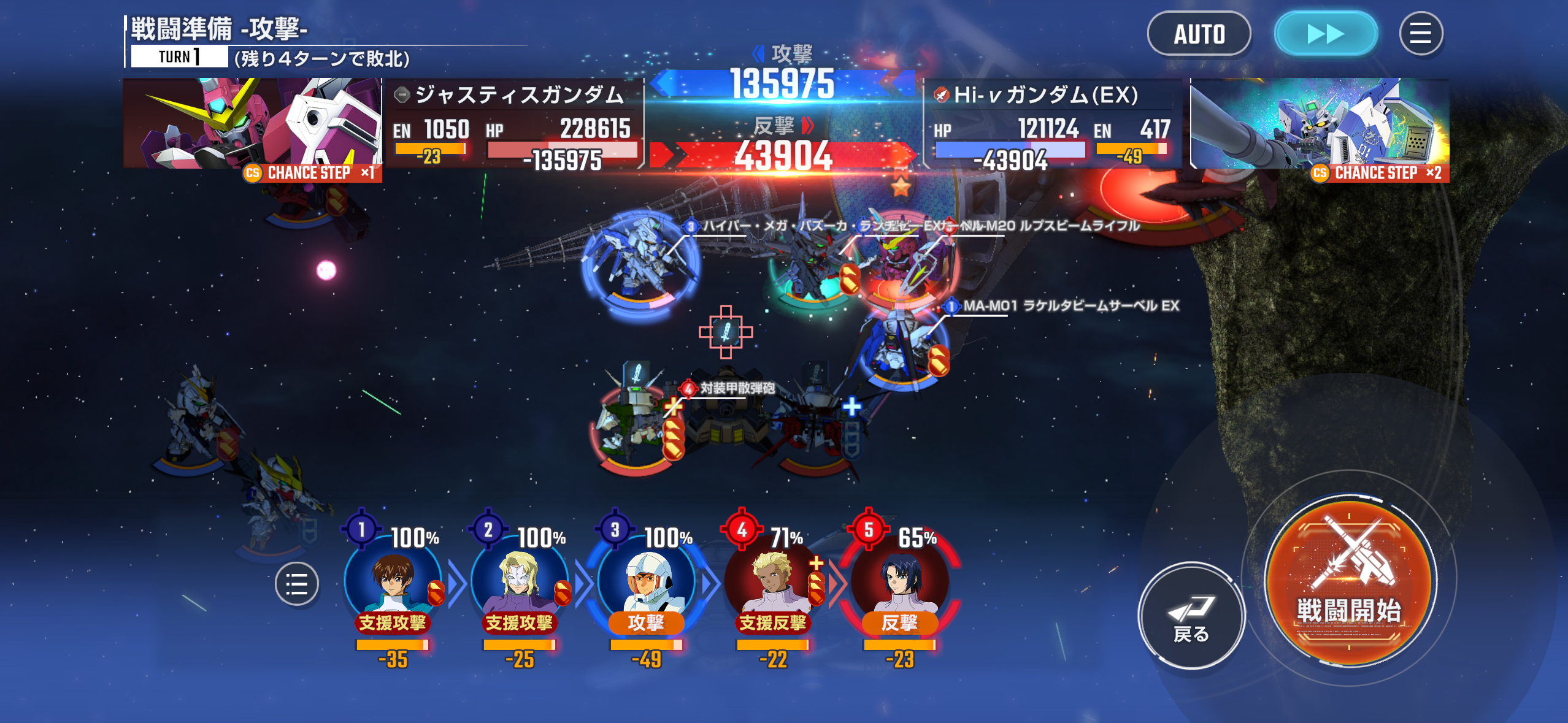Select MA-M01 ラケルタビームサーベル EX weapon label

point(1070,305)
